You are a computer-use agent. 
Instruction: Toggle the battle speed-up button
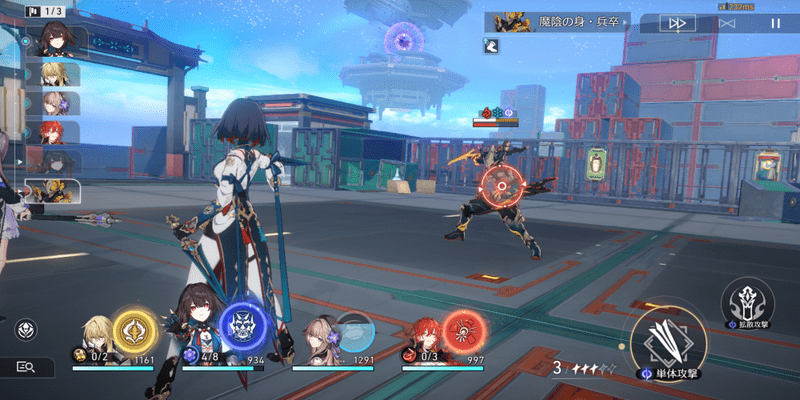pyautogui.click(x=678, y=22)
